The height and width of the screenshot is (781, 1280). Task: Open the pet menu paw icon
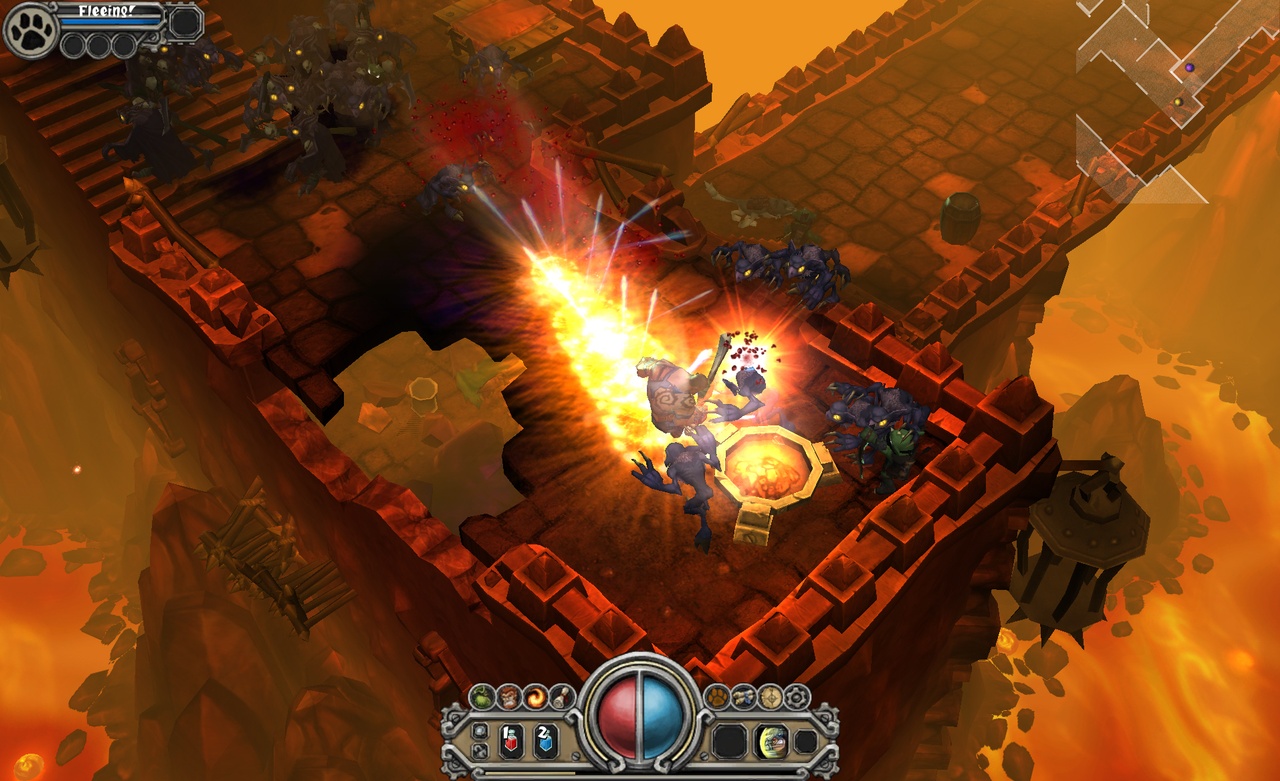click(x=719, y=696)
